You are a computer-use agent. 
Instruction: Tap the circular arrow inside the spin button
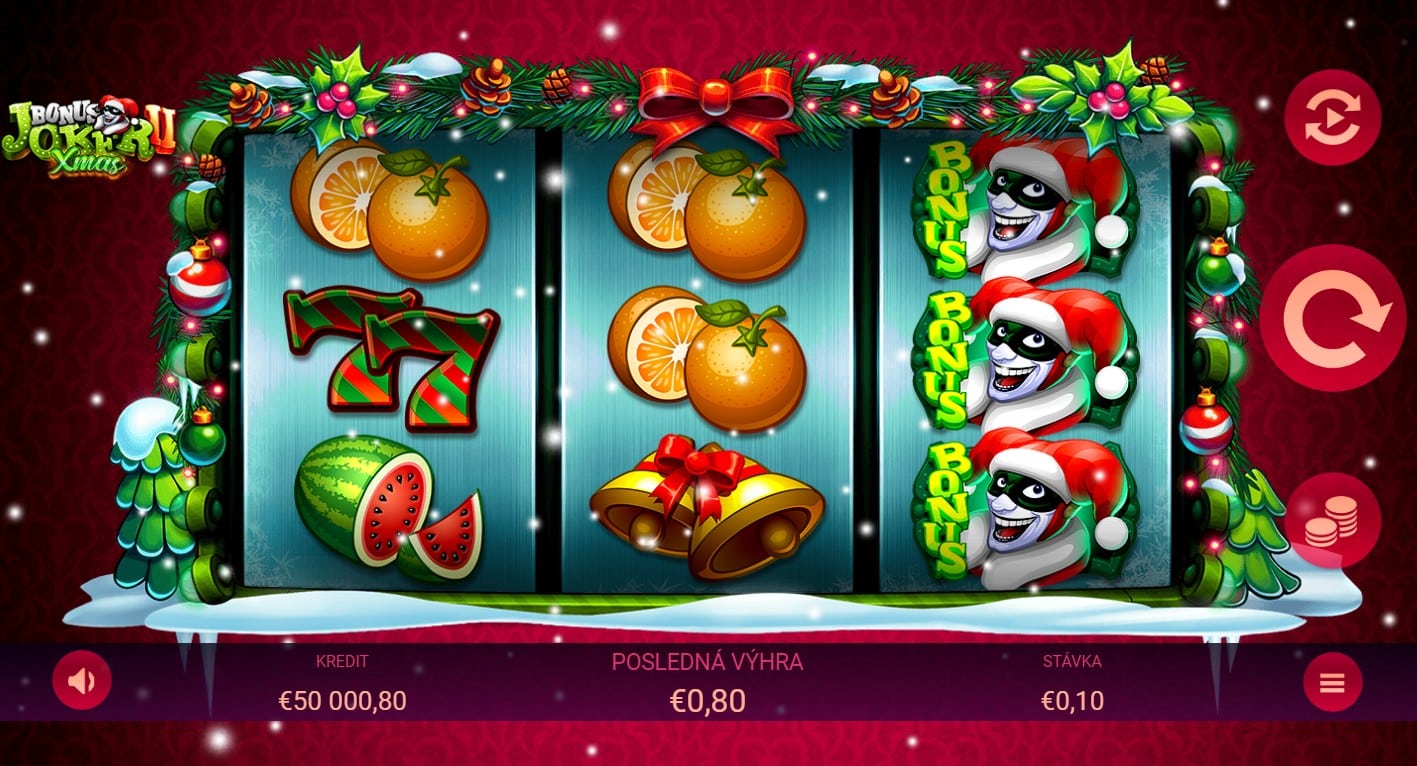click(x=1333, y=318)
